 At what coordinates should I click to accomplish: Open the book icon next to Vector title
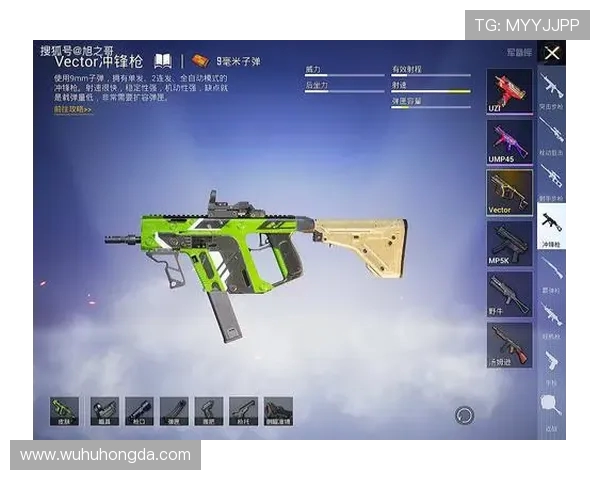[x=163, y=61]
